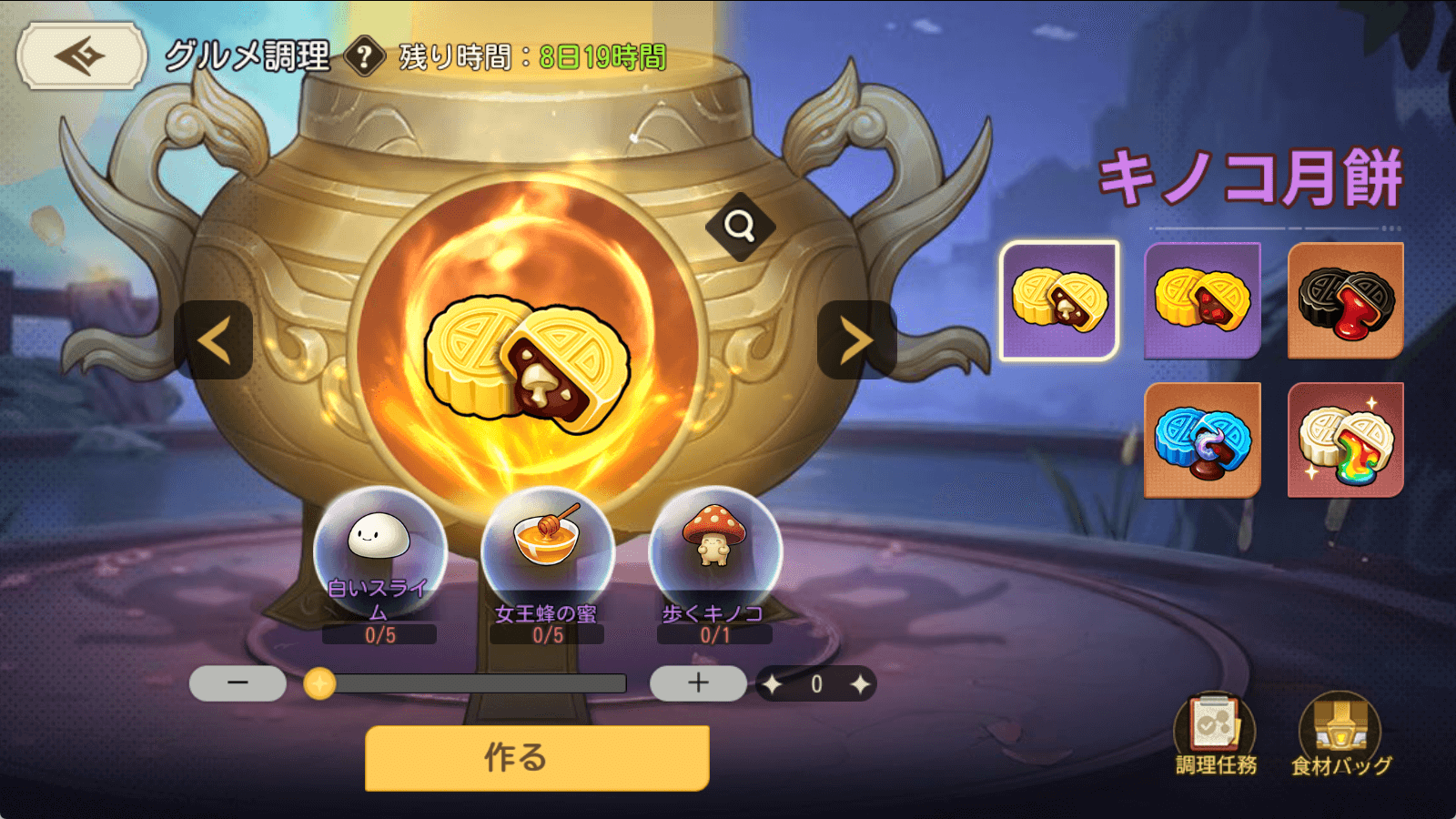1456x819 pixels.
Task: Select the black mooncake with red lava
Action: 1345,300
